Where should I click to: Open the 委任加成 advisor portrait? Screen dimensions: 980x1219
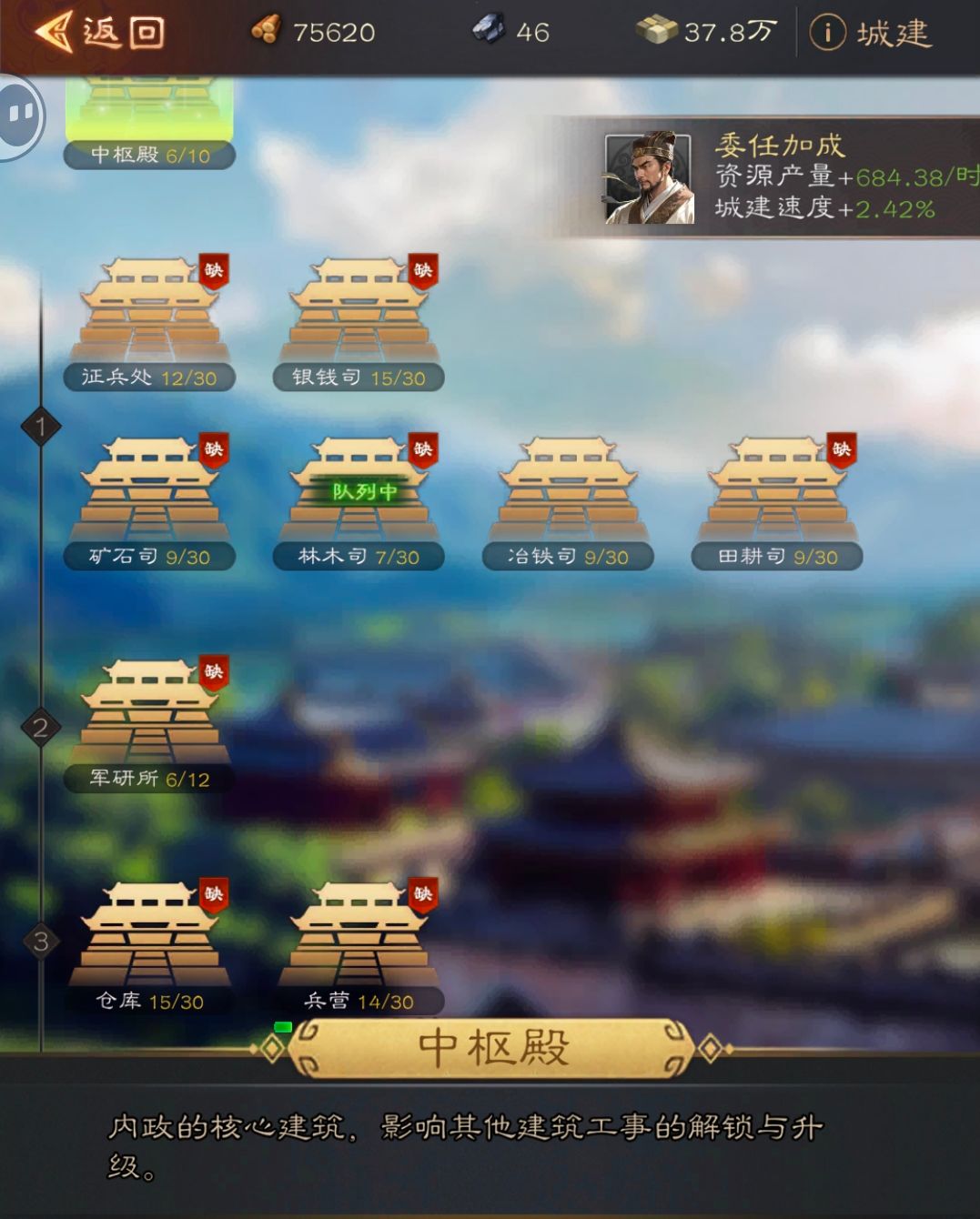(649, 178)
